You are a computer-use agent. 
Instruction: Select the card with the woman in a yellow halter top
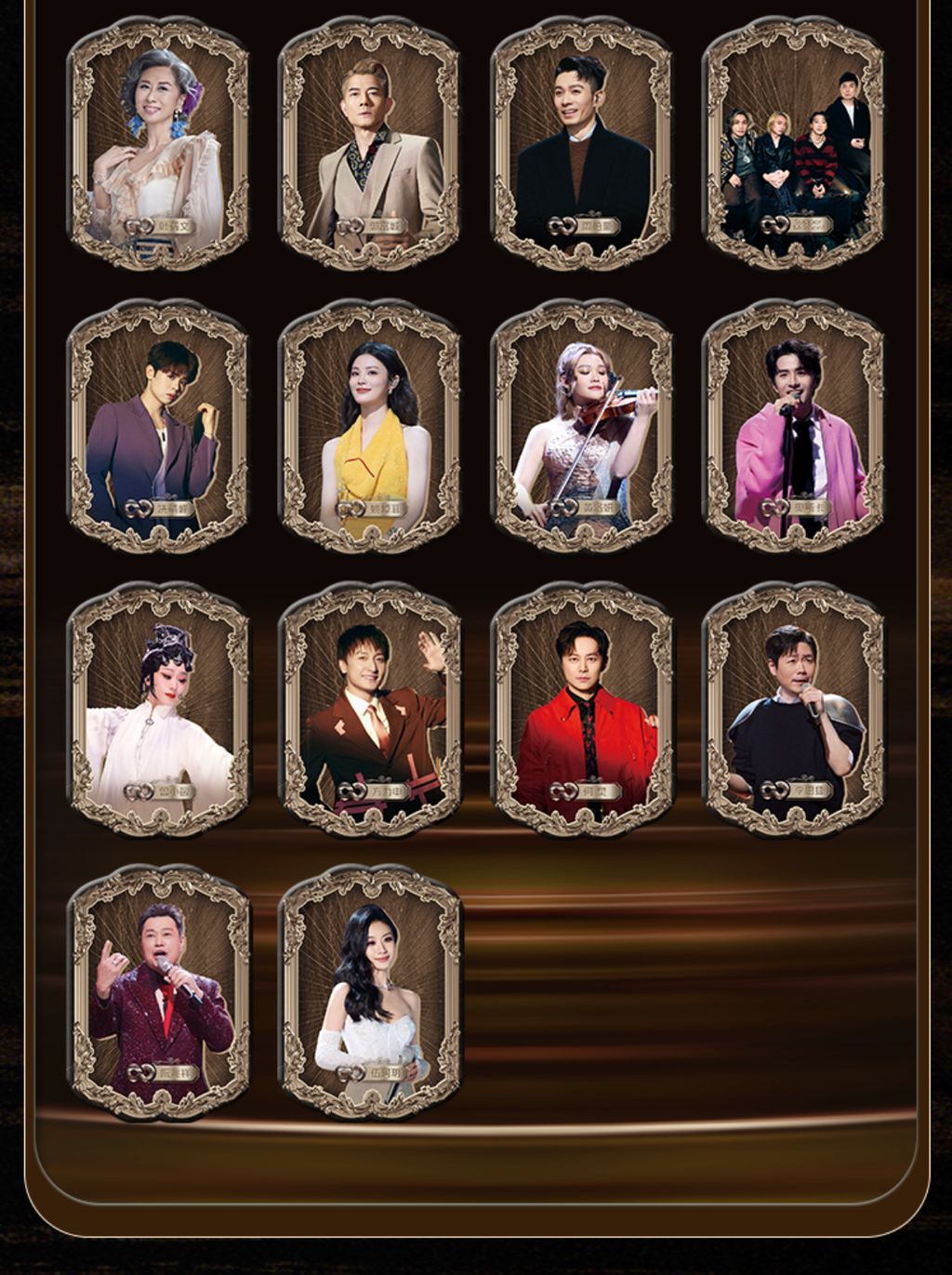click(x=370, y=427)
